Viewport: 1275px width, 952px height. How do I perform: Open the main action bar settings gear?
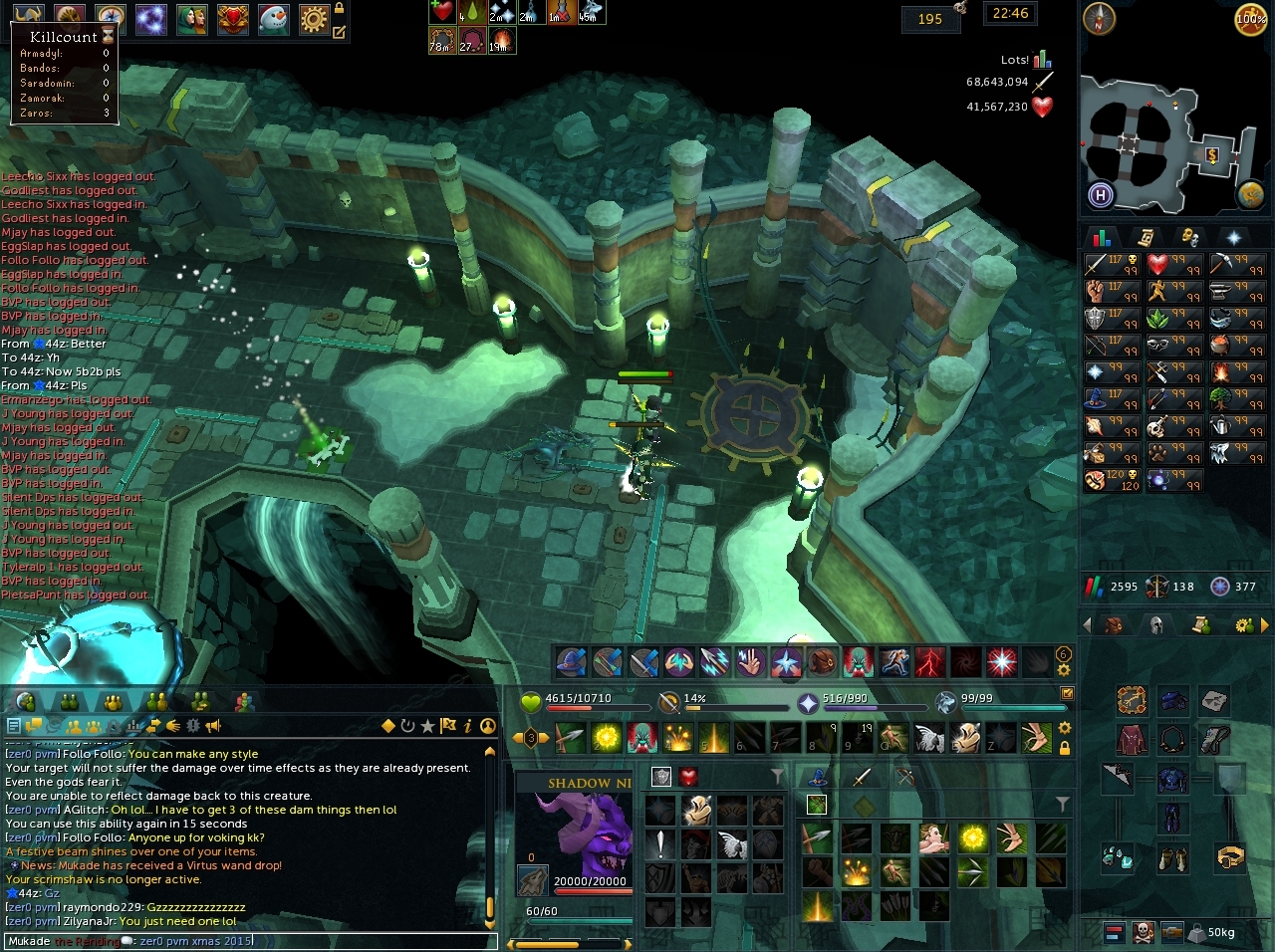coord(1065,728)
